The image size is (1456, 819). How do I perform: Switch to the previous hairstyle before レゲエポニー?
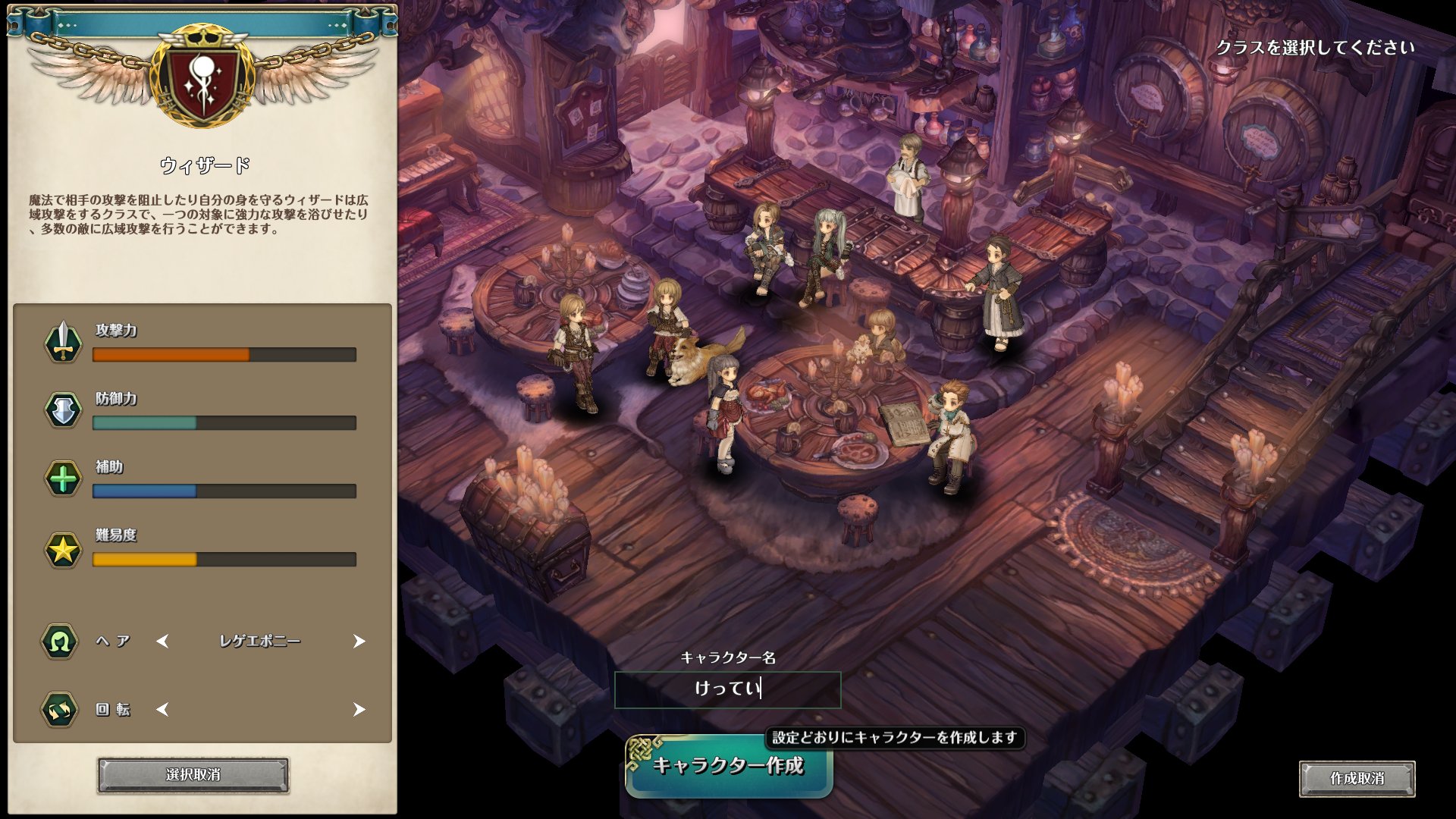click(x=162, y=642)
